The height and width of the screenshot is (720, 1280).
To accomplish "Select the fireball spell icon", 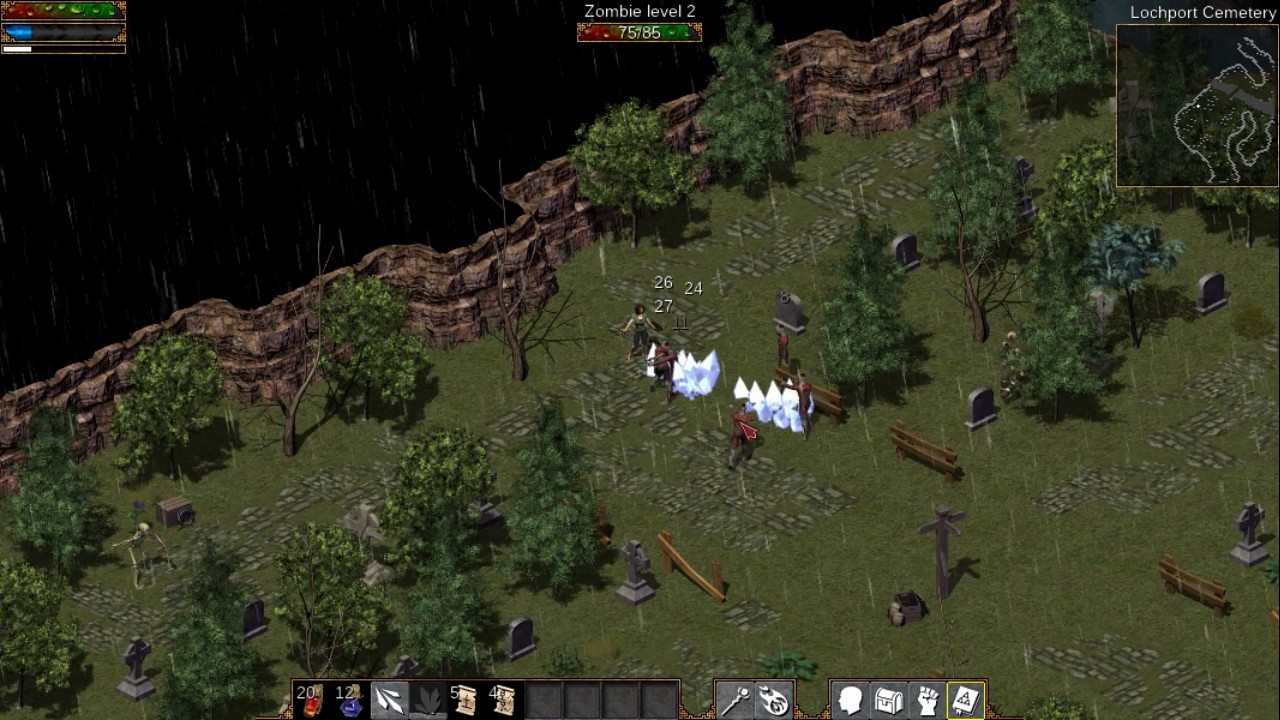I will tap(773, 700).
